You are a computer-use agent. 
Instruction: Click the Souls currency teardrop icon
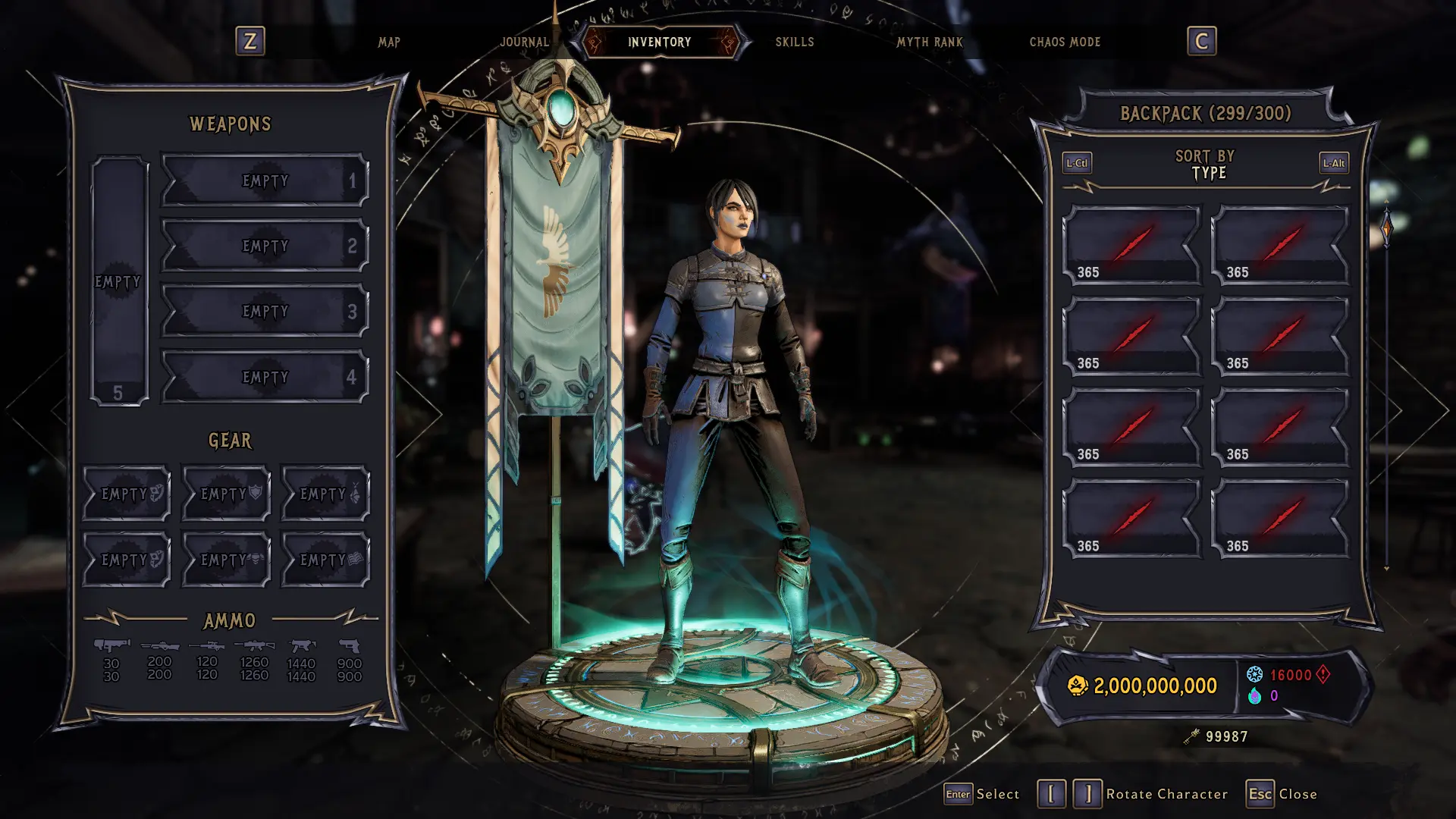(x=1255, y=695)
